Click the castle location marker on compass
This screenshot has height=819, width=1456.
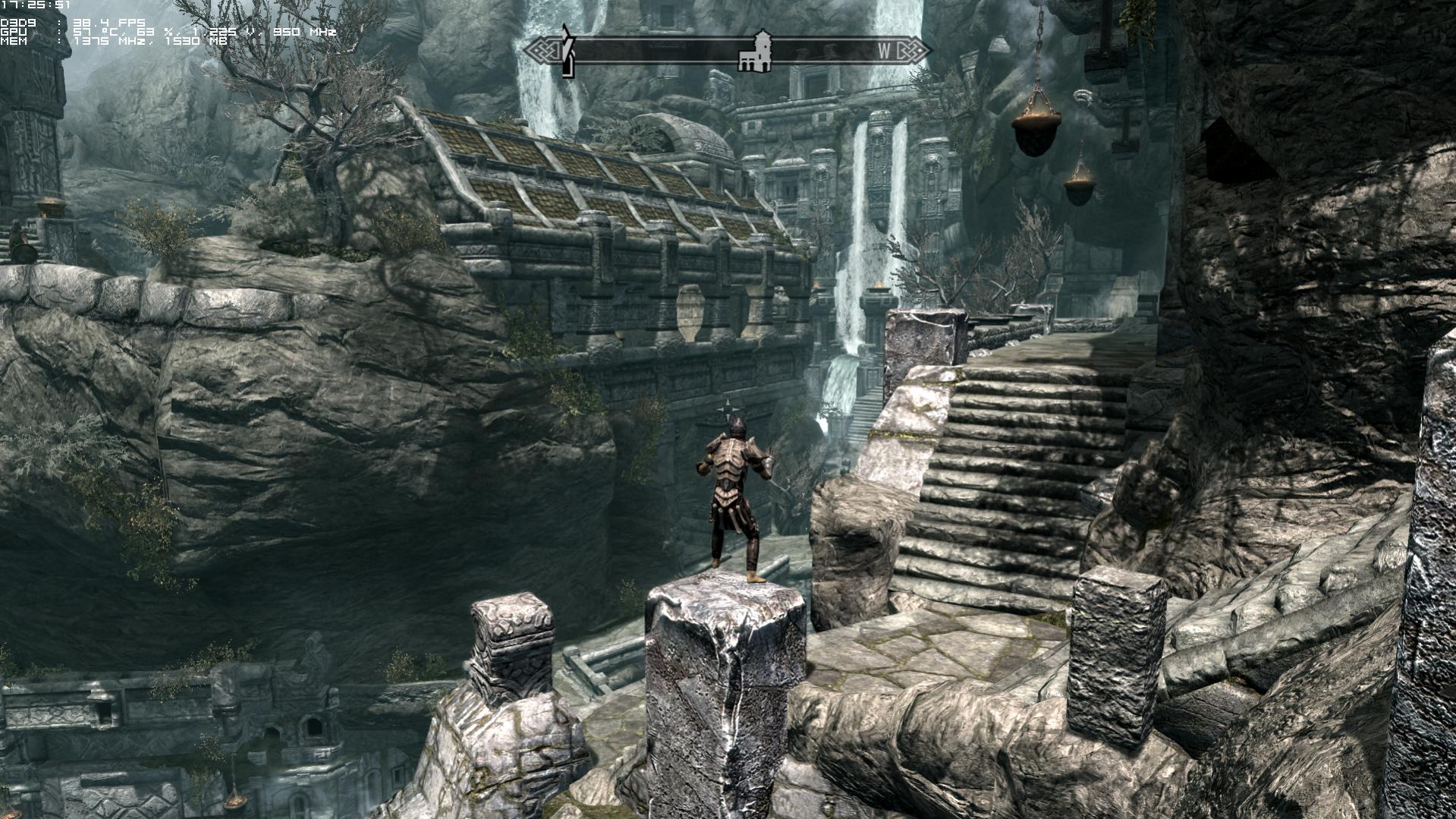(x=756, y=52)
